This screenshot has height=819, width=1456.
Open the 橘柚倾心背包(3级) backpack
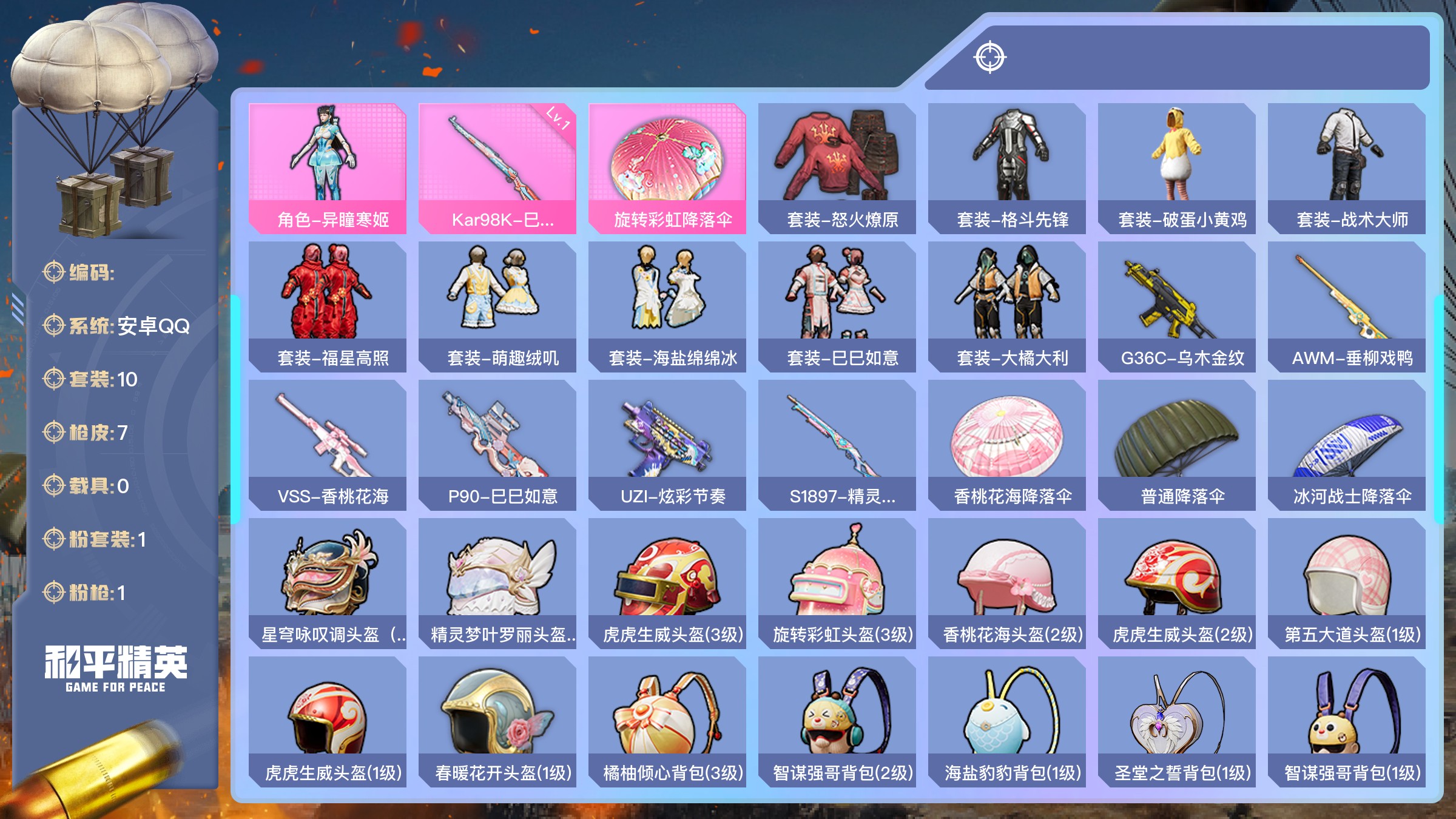667,721
